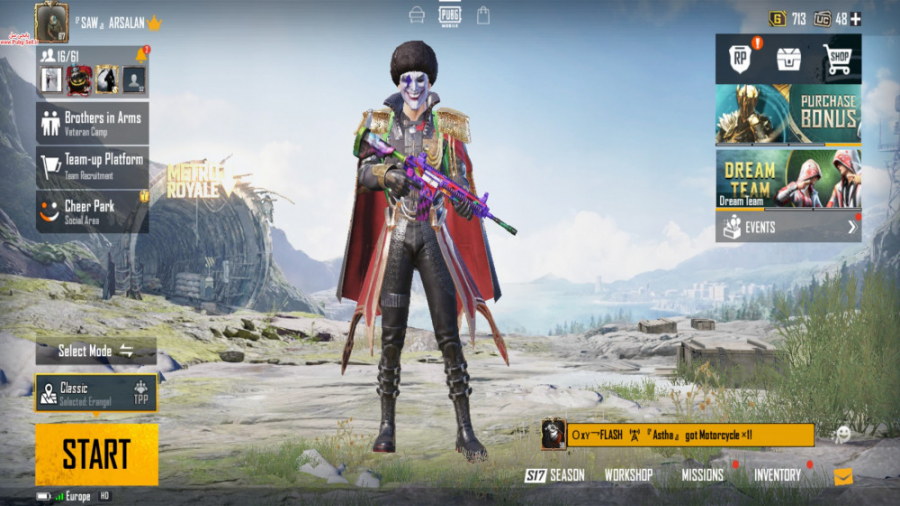Image resolution: width=900 pixels, height=506 pixels.
Task: View the Purchase Bonus banner
Action: point(788,115)
